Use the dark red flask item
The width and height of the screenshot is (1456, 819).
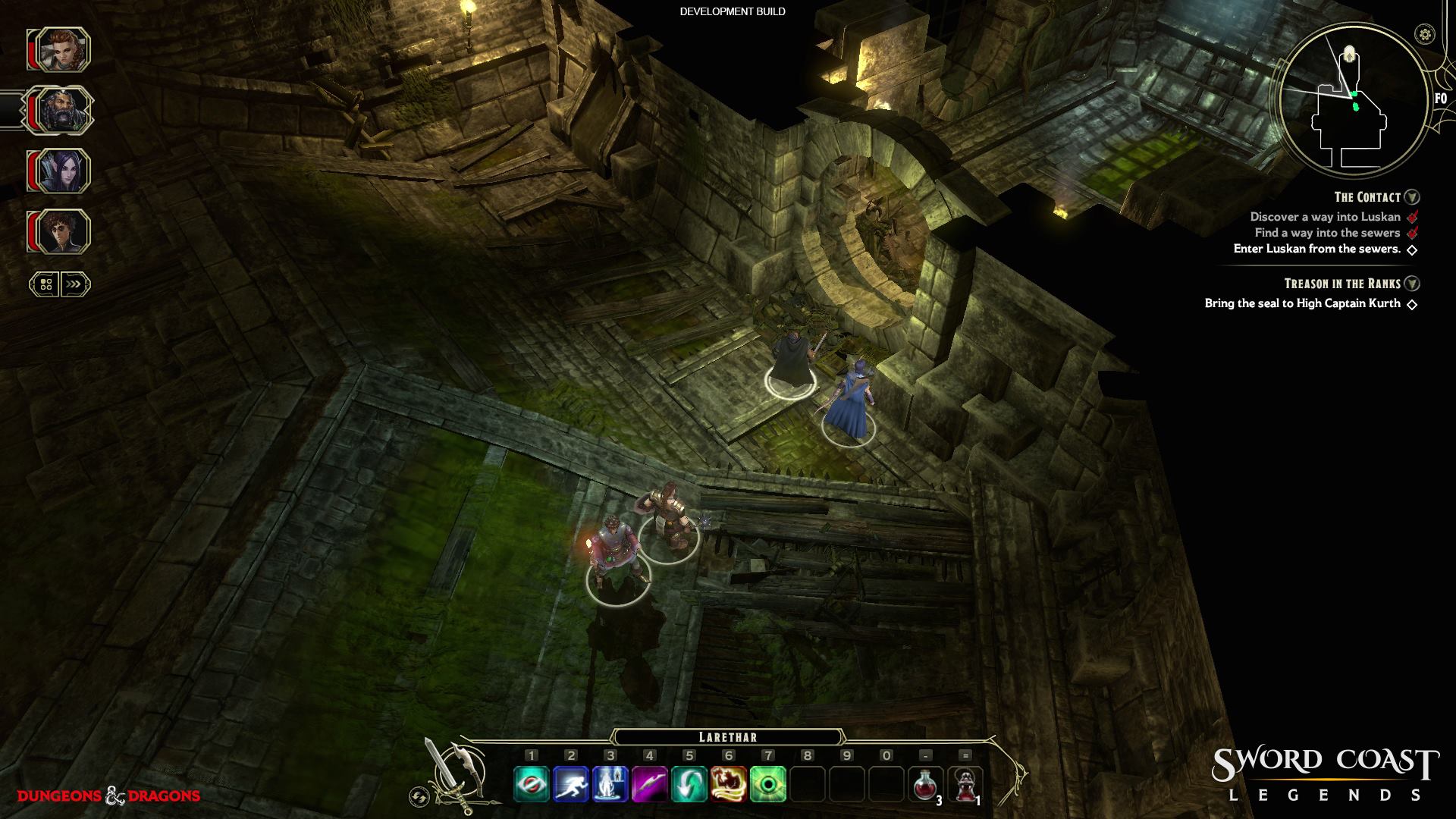click(965, 784)
